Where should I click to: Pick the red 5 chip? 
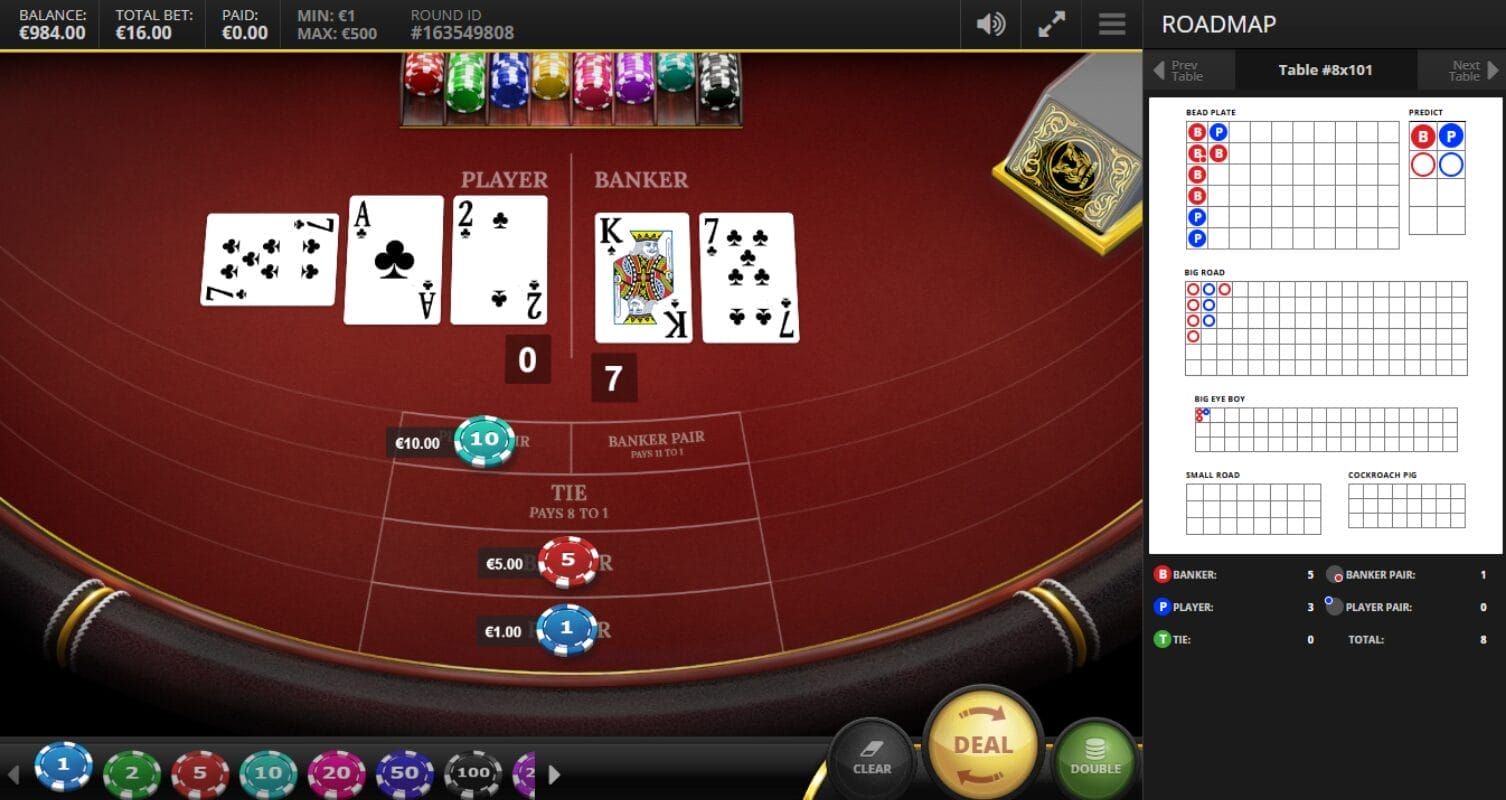200,773
